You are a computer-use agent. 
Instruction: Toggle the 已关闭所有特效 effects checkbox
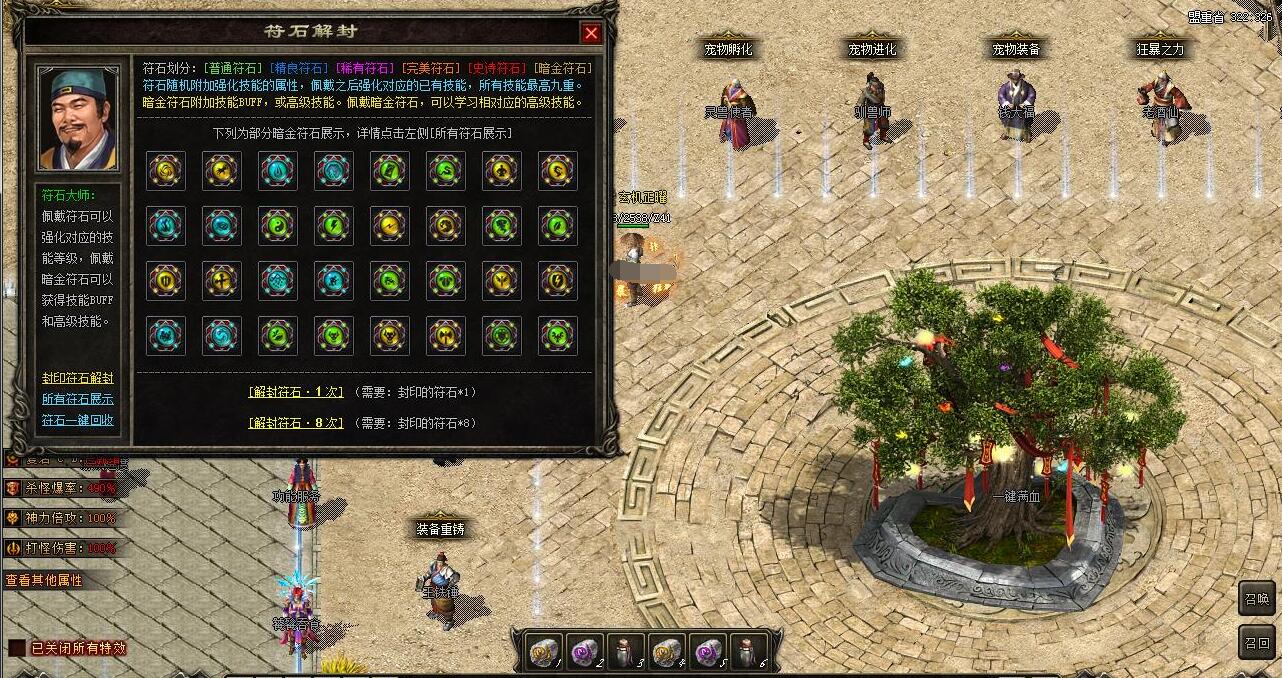pos(17,648)
